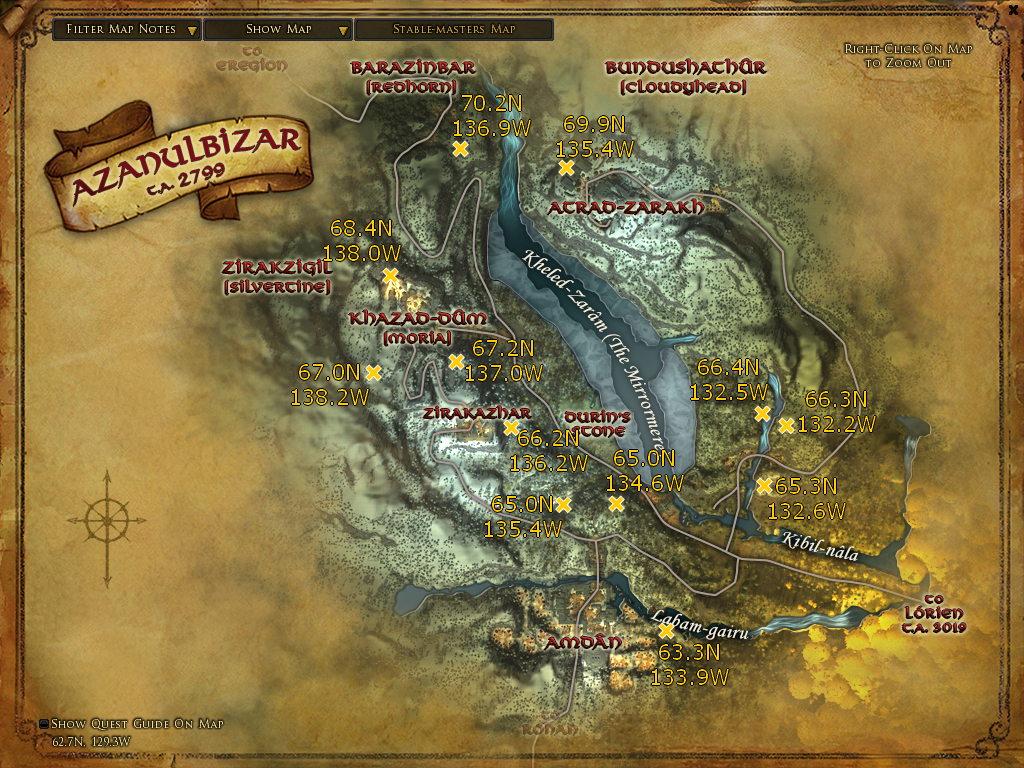The height and width of the screenshot is (768, 1024).
Task: Select the X marker at 70.2N 136.9W
Action: point(460,149)
